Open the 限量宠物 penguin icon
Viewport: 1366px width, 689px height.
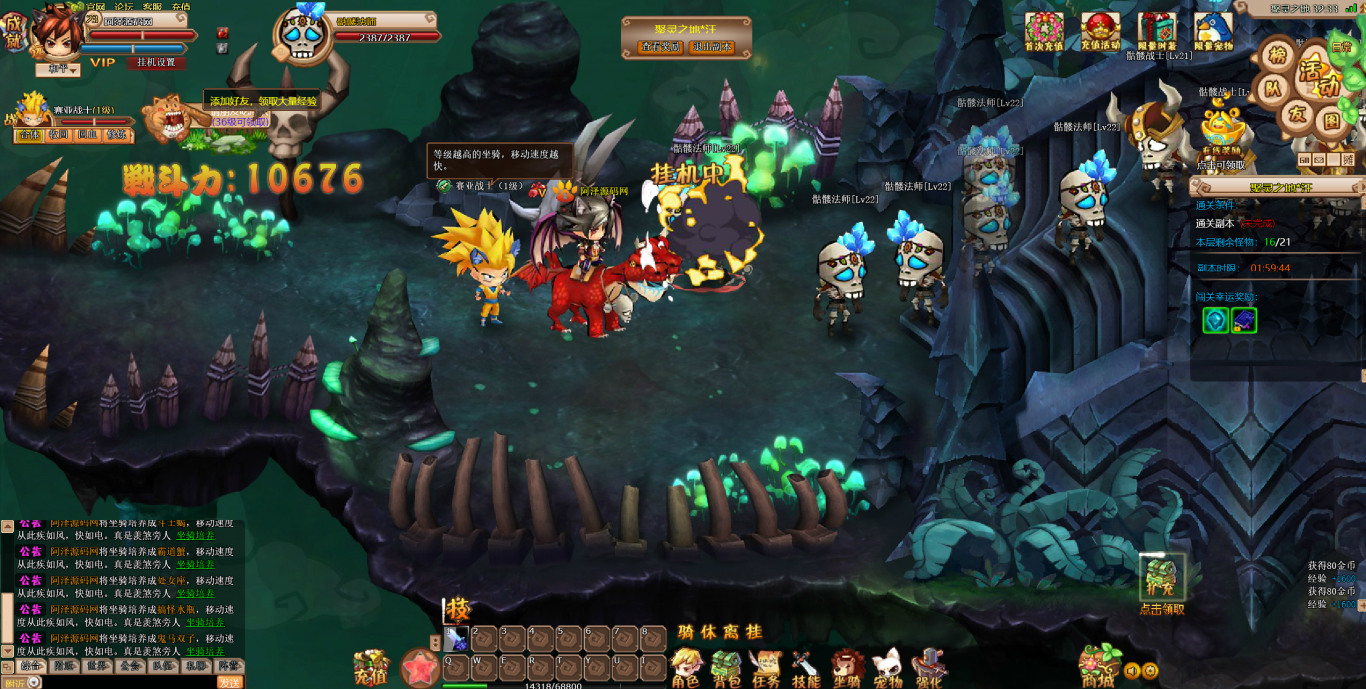[1213, 31]
